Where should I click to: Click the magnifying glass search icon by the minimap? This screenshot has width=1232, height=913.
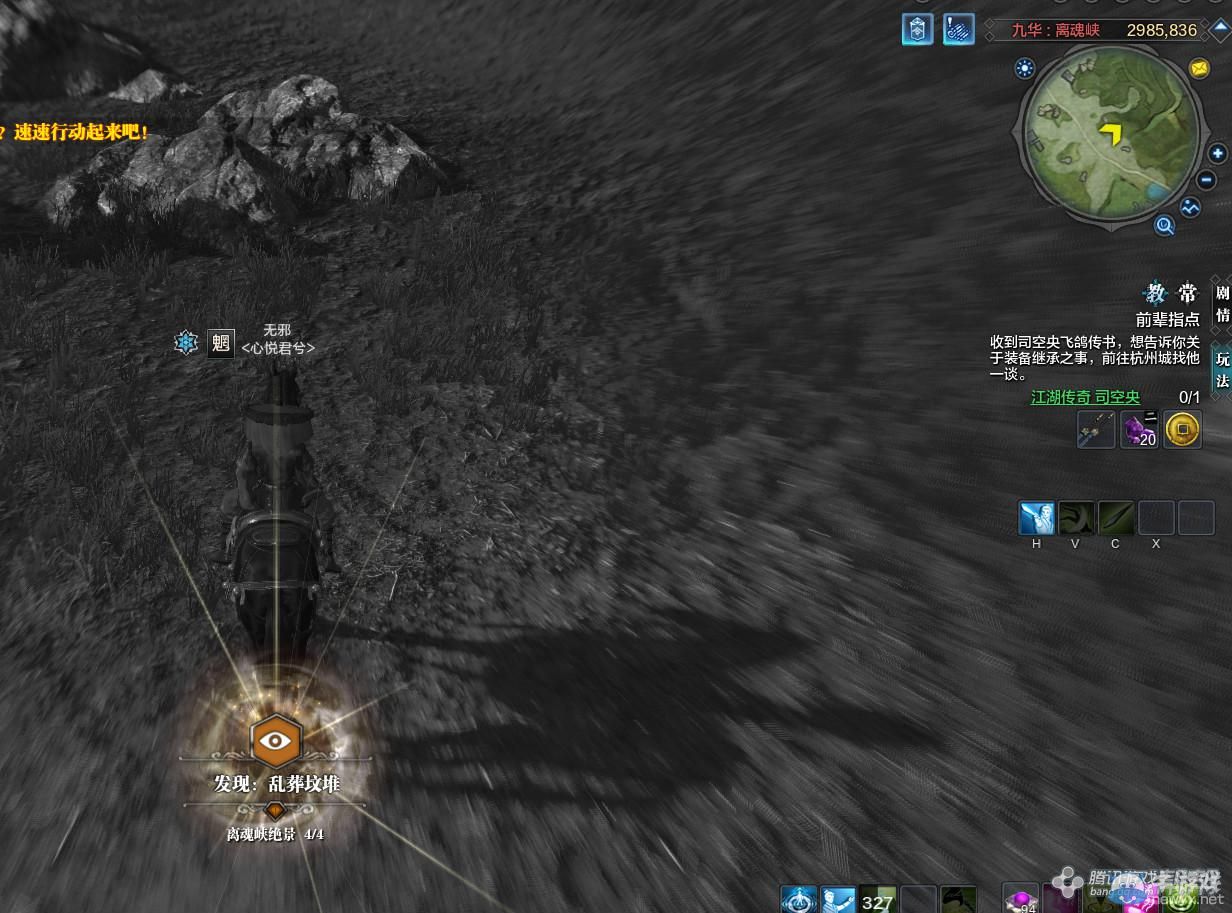click(1164, 226)
